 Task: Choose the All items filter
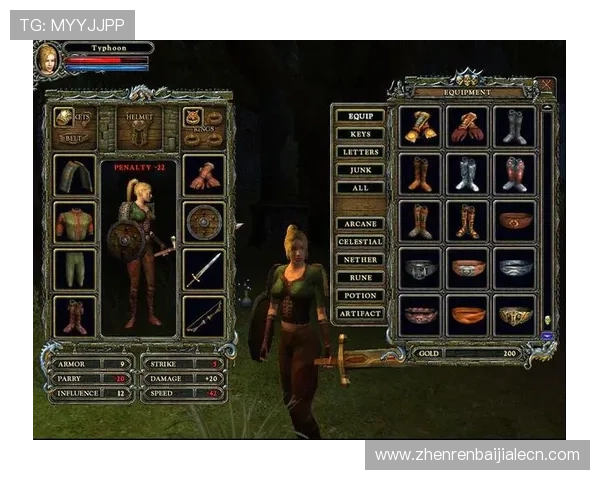tap(360, 188)
